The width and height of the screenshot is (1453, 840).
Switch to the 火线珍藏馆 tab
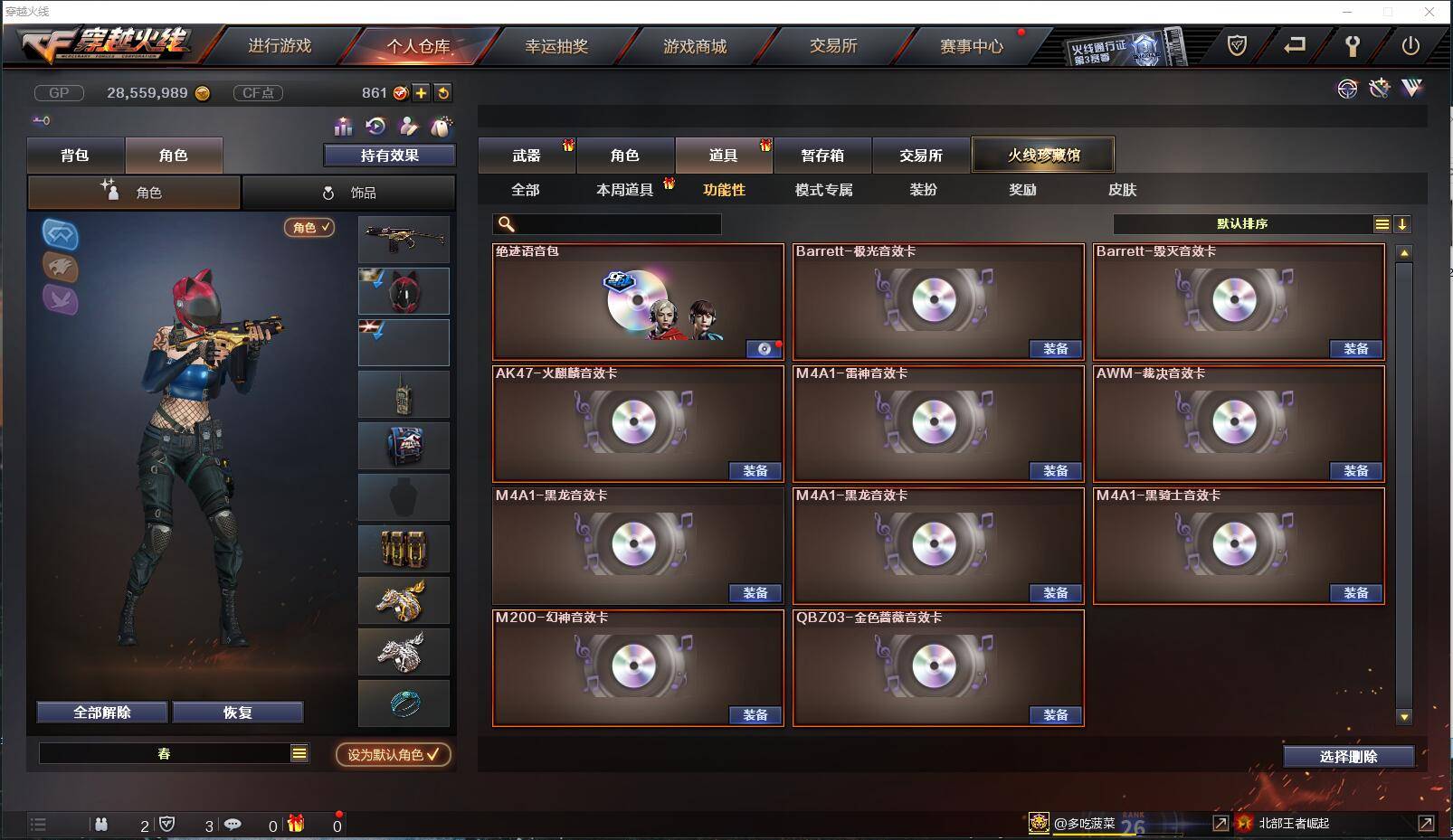tap(1043, 154)
